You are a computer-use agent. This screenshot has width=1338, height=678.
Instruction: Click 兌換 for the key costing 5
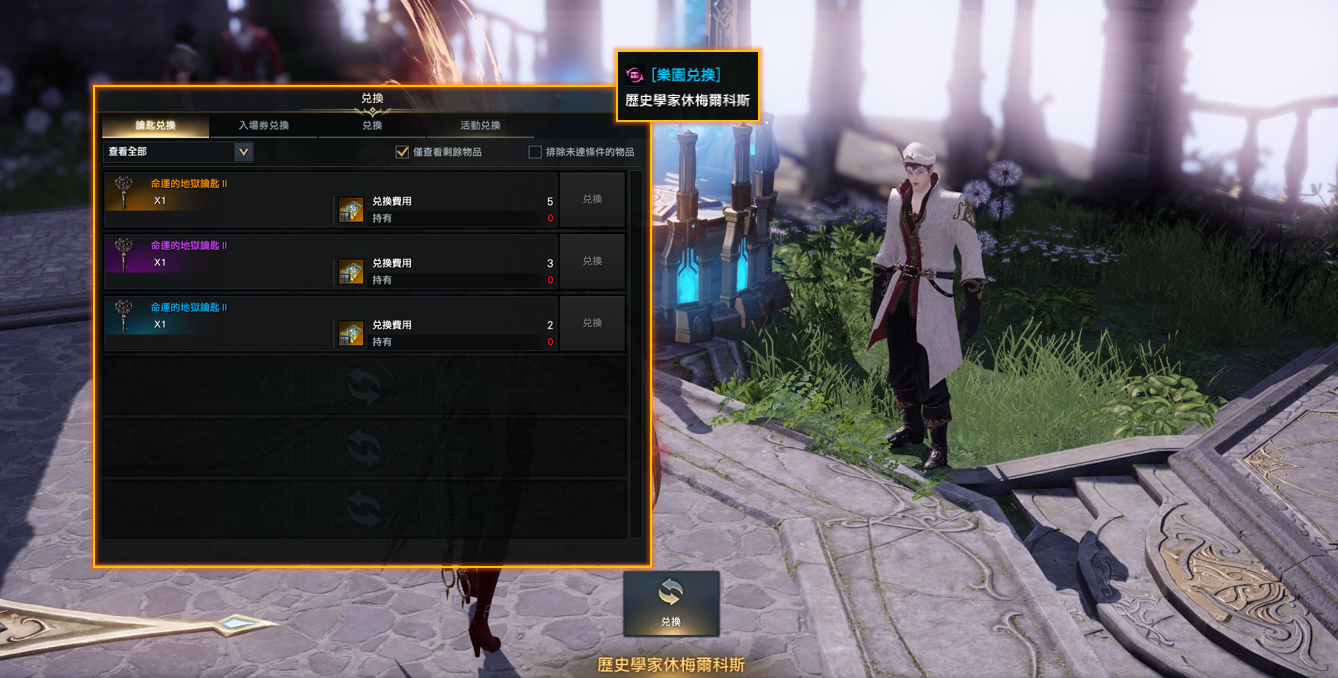coord(592,199)
